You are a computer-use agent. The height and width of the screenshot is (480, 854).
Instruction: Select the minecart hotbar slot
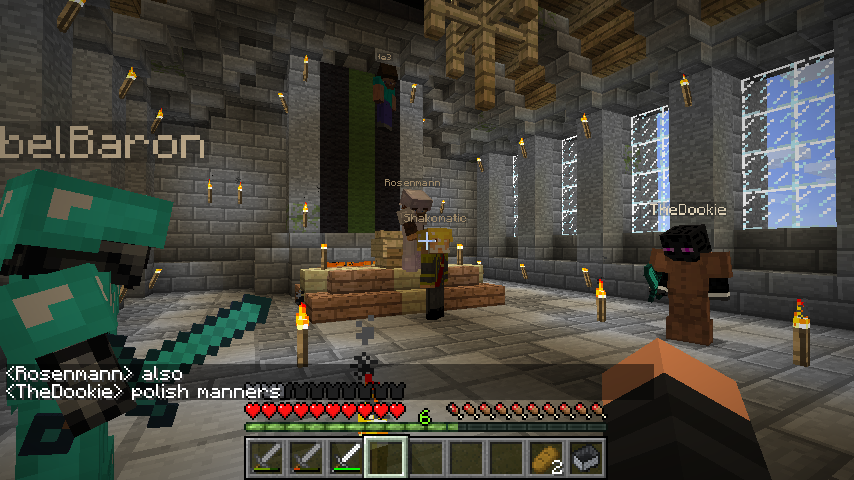586,458
